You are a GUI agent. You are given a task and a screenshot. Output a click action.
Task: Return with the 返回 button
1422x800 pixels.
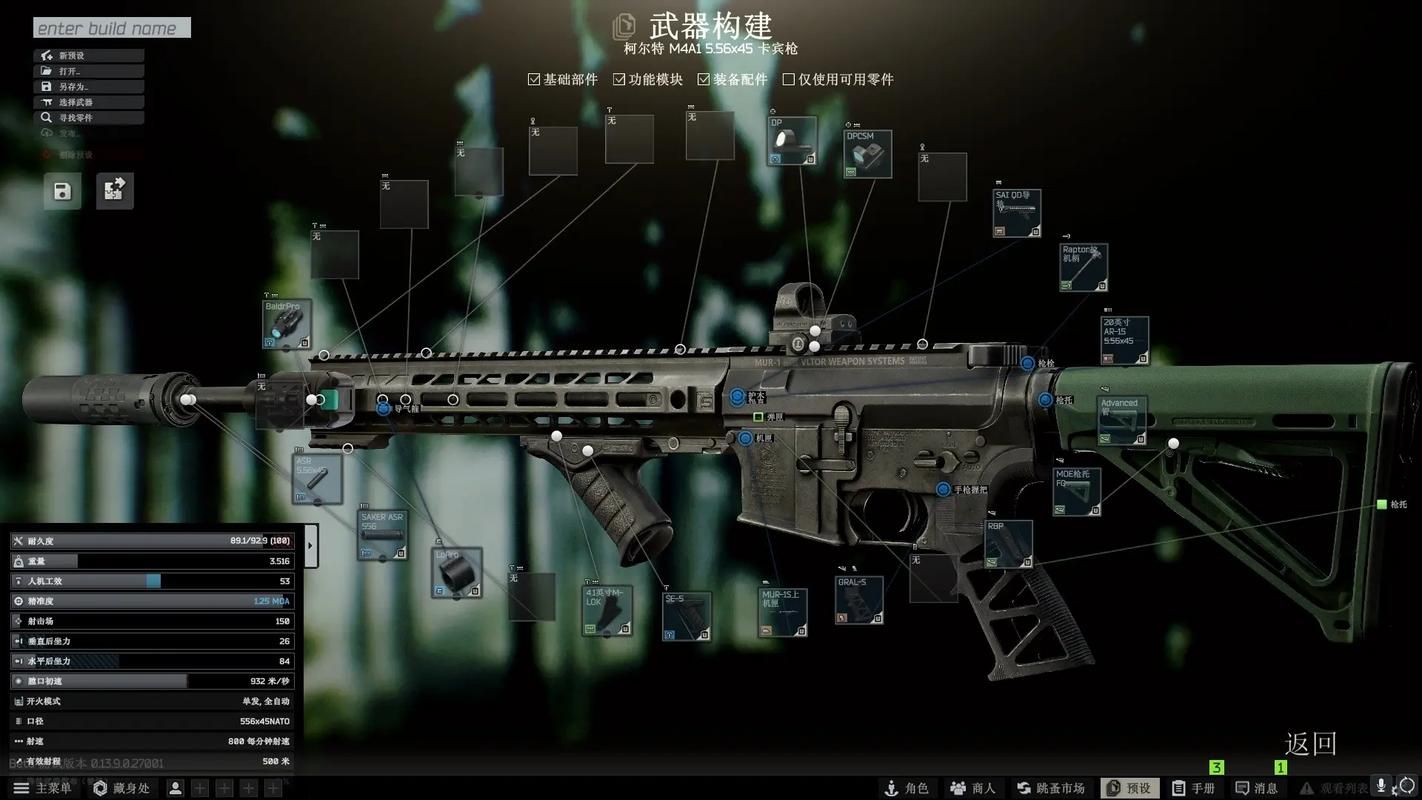(1310, 743)
